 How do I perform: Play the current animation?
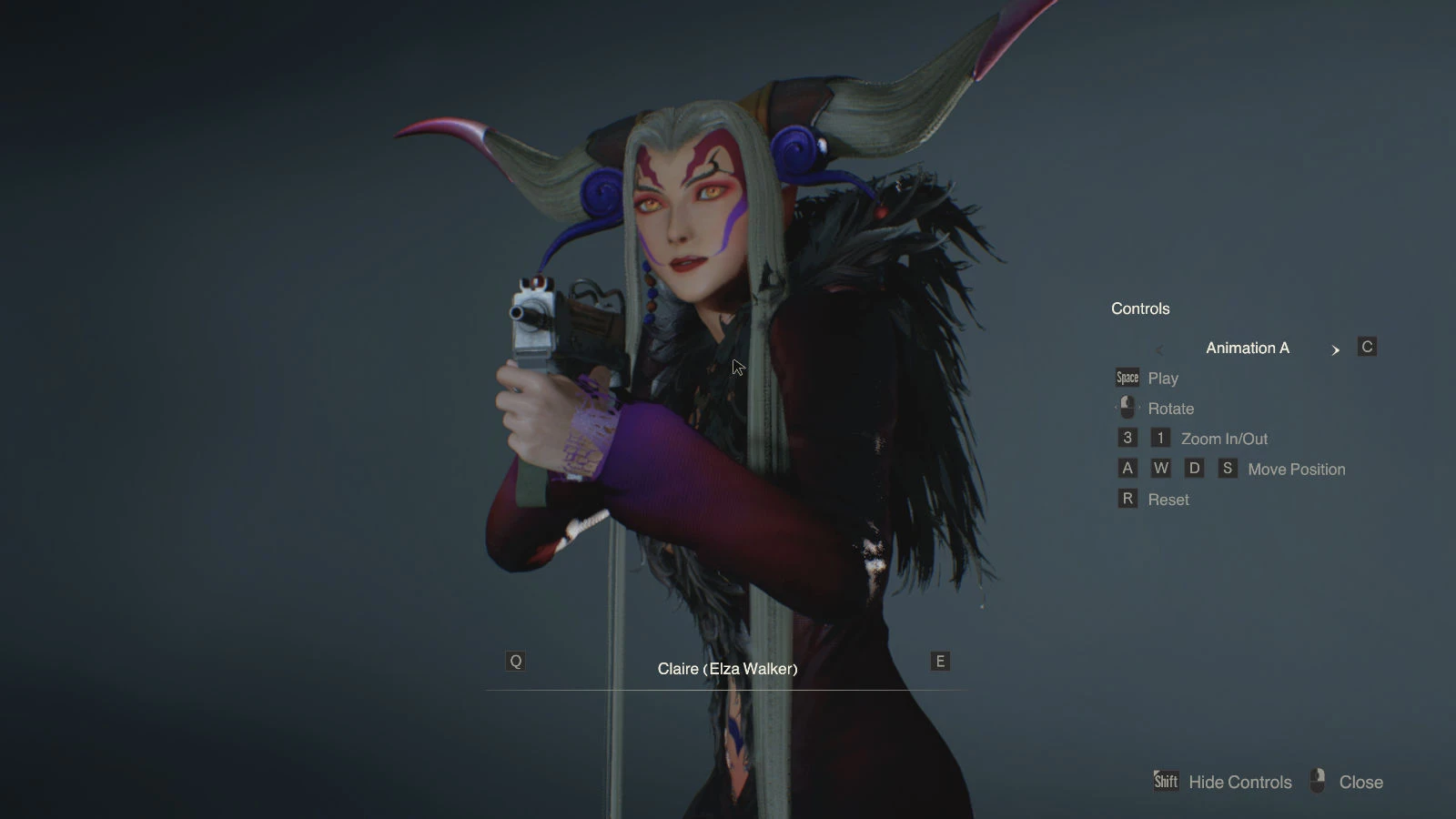(1162, 378)
